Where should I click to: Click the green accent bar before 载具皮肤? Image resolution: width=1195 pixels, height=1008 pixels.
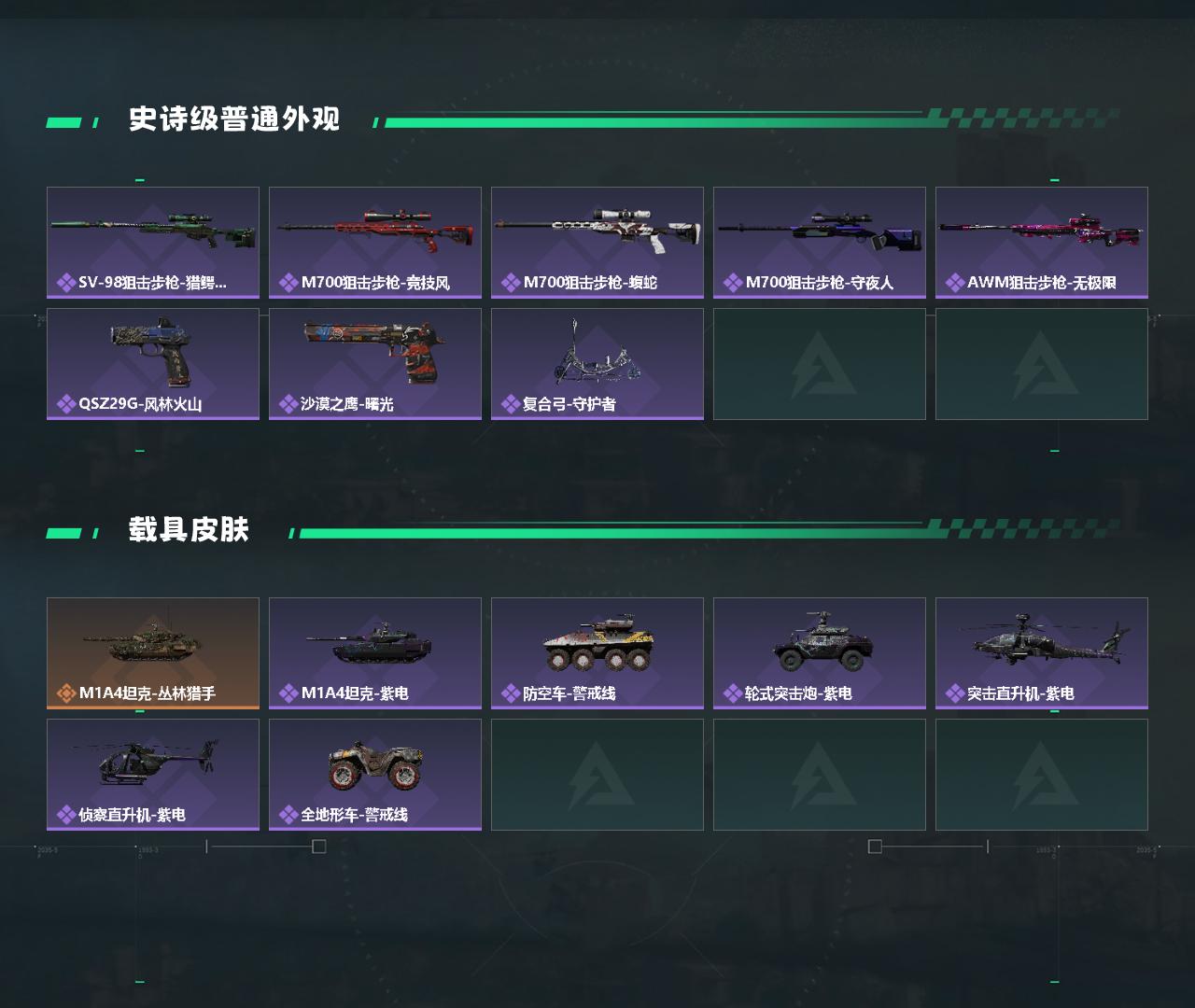(65, 529)
